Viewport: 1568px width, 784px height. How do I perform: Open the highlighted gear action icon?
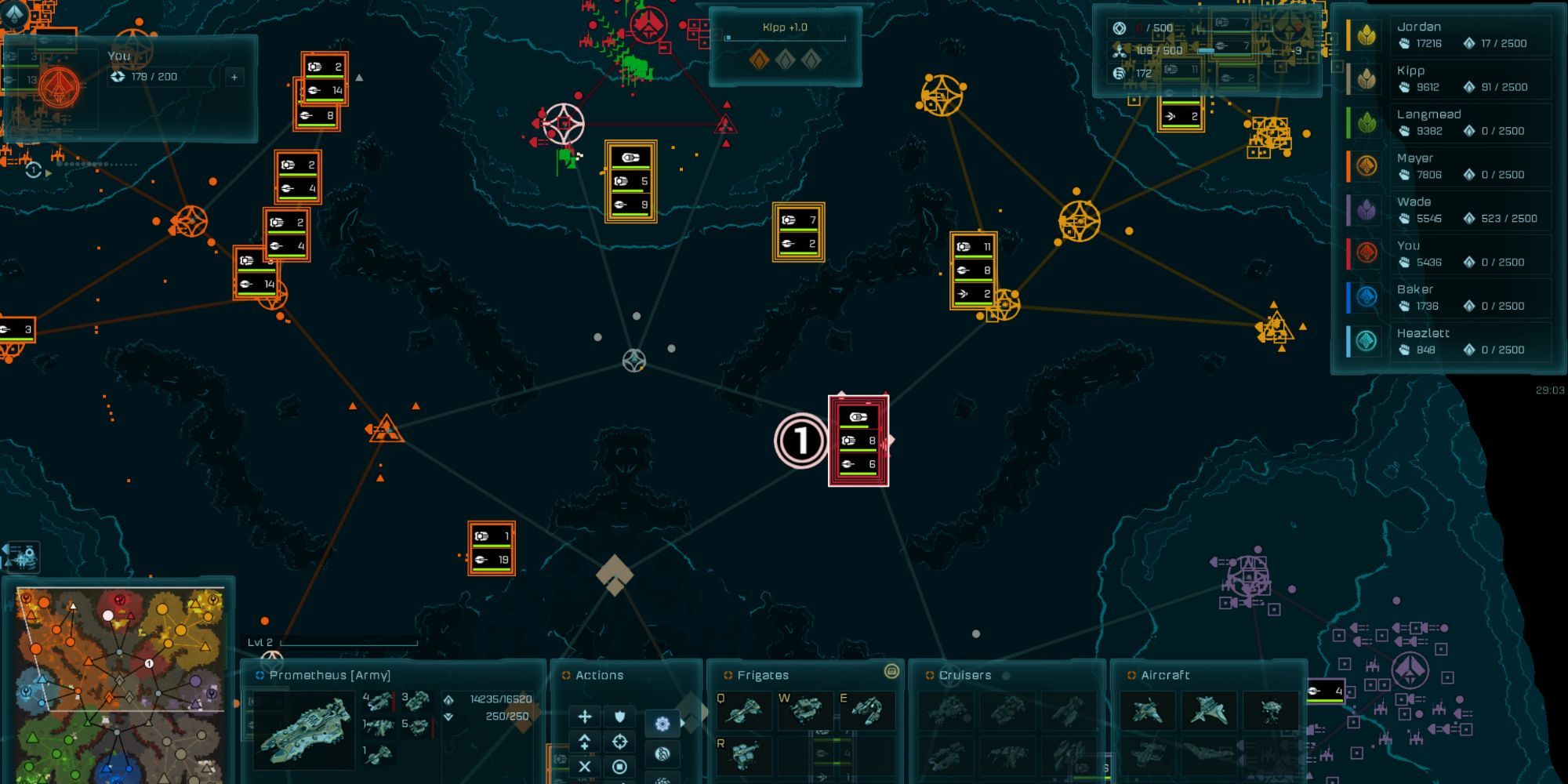[662, 723]
